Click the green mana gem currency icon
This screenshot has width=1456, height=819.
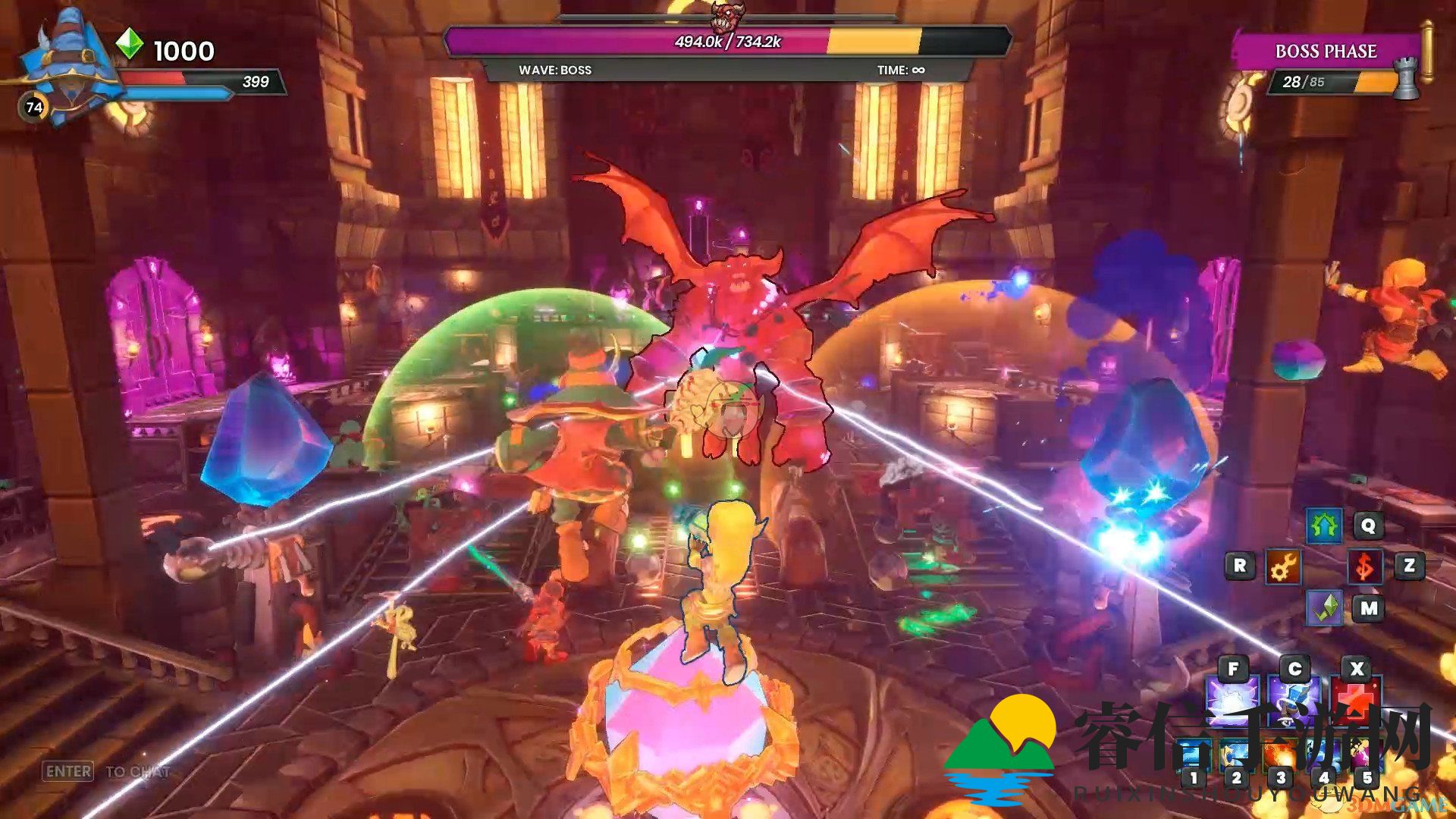coord(130,44)
